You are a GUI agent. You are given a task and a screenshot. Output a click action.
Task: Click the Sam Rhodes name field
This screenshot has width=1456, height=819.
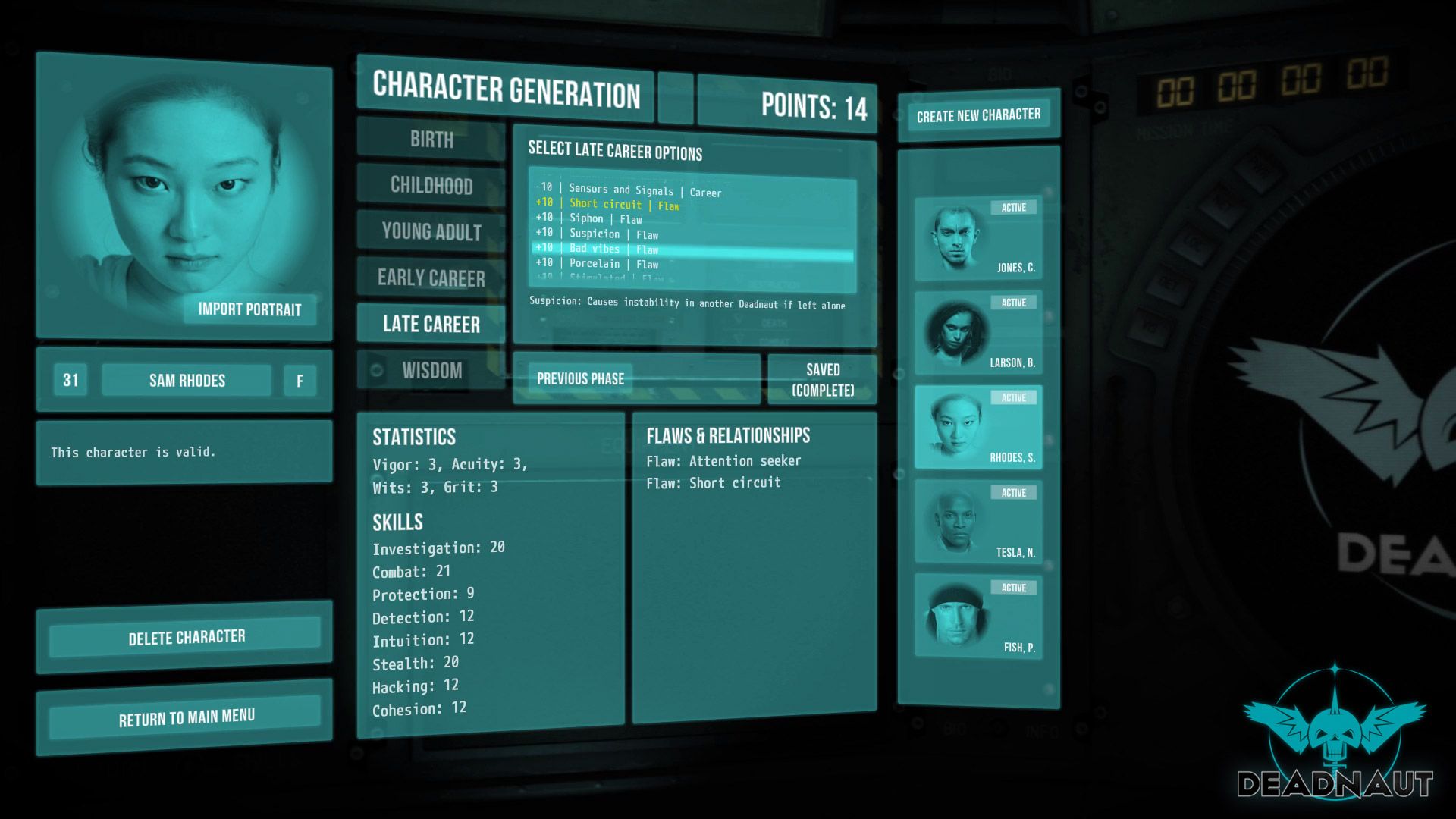tap(188, 380)
